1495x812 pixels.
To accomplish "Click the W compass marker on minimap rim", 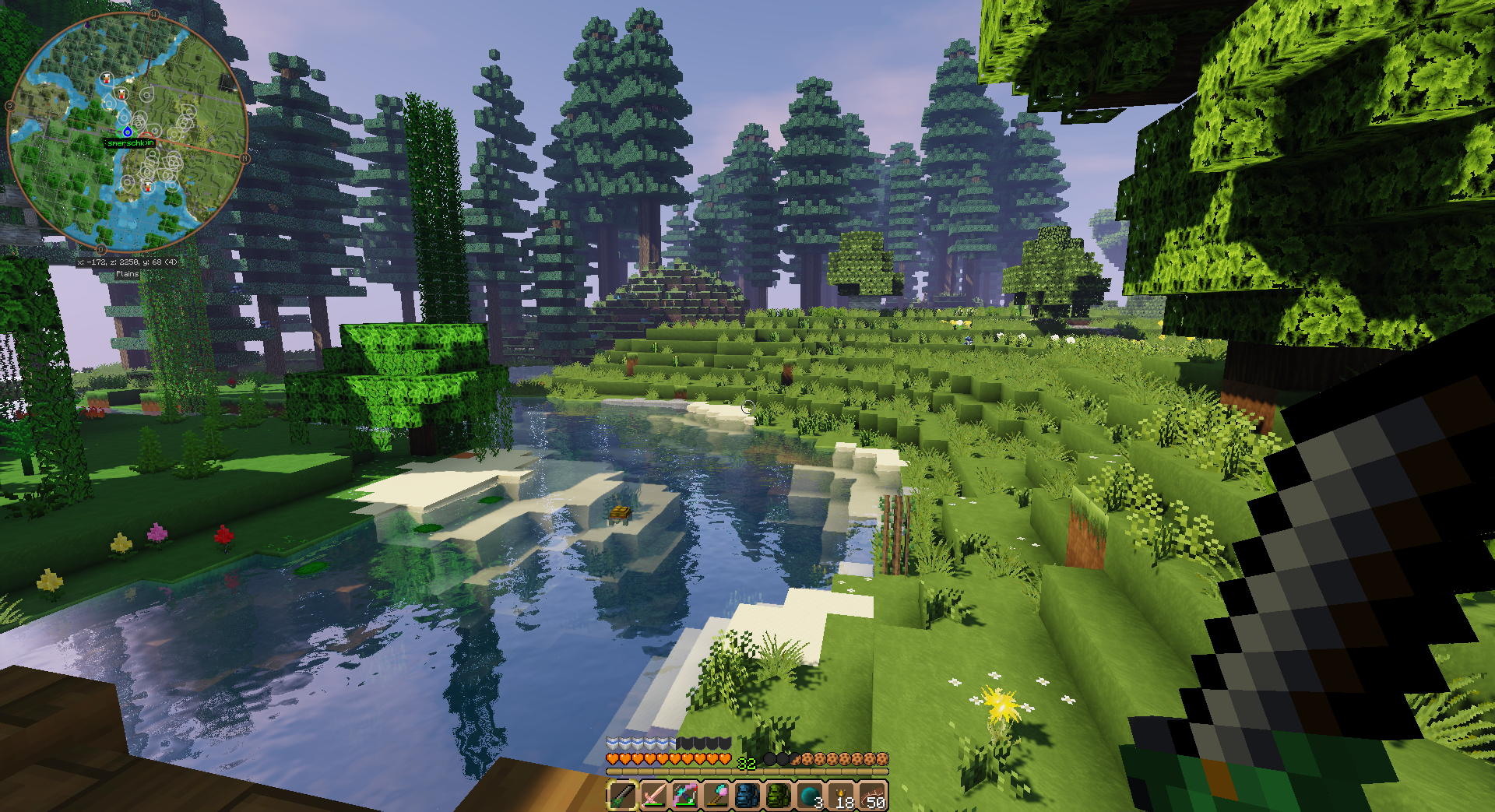I will (154, 15).
